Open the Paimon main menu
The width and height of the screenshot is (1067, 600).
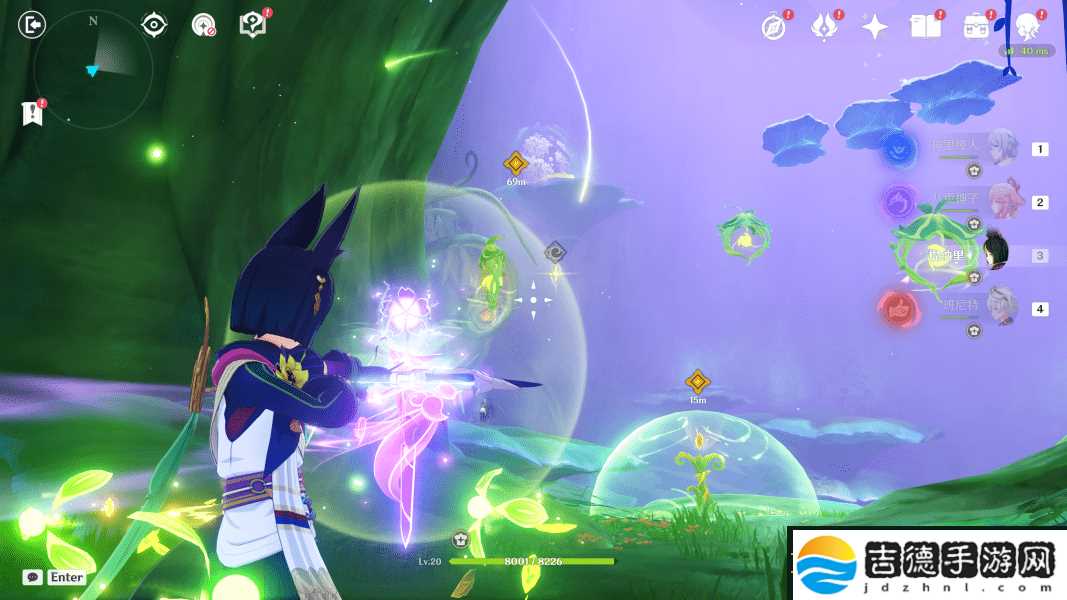pyautogui.click(x=1027, y=26)
